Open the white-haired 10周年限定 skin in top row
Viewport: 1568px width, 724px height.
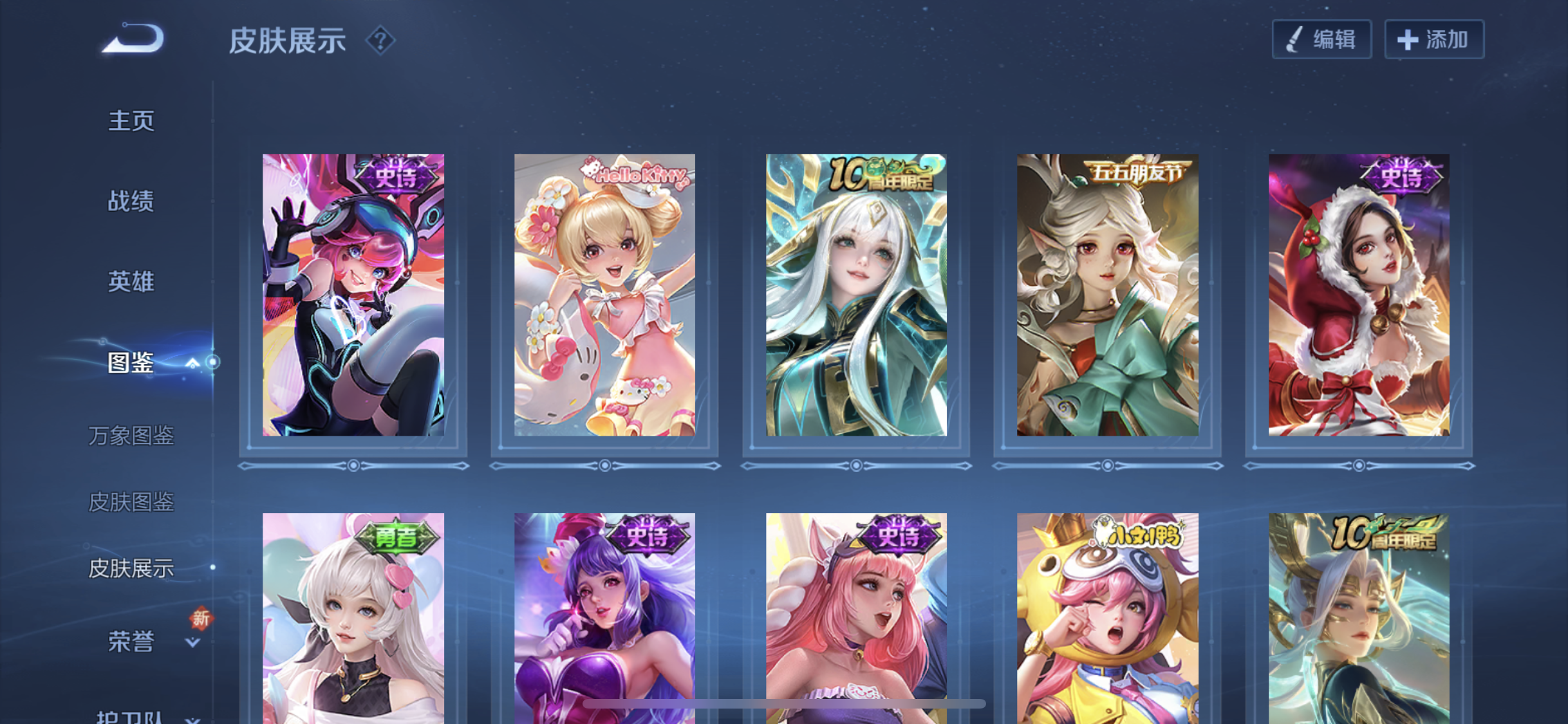click(x=856, y=295)
